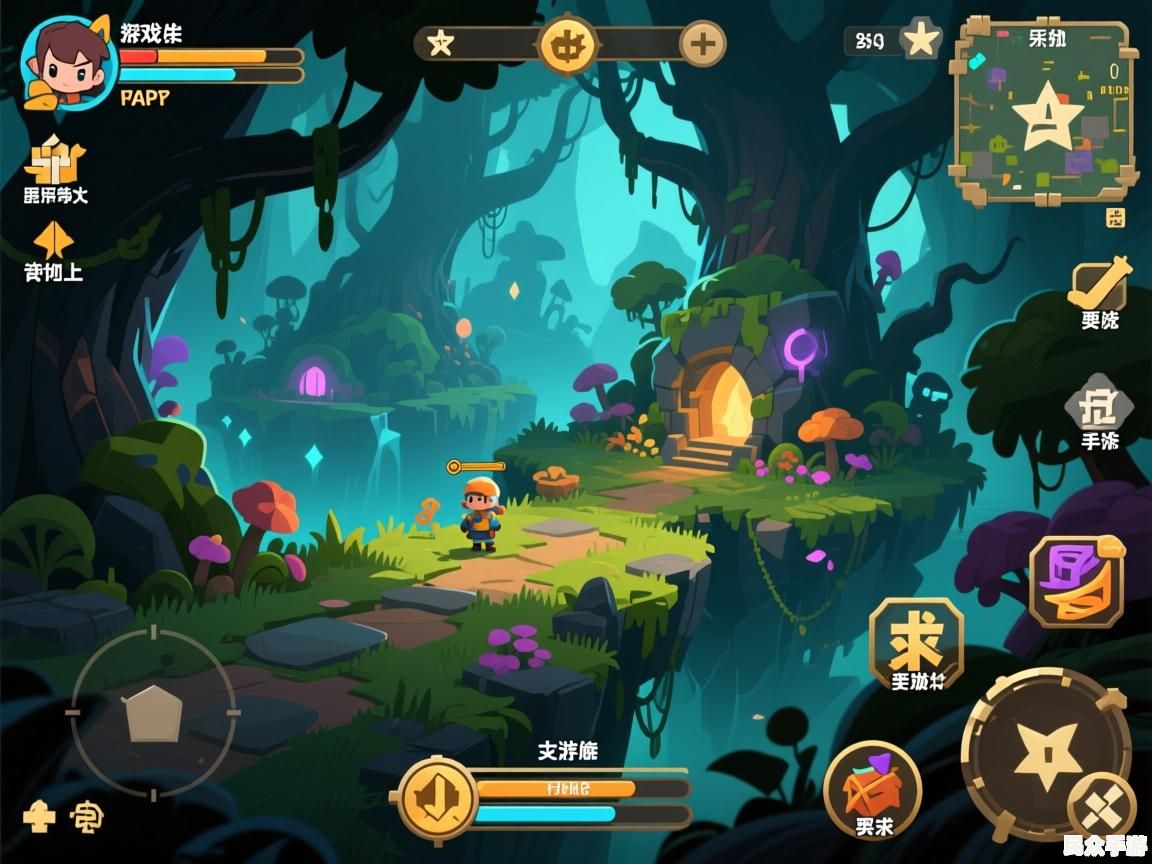Open the forest minimap
This screenshot has width=1152, height=864.
[x=1045, y=112]
